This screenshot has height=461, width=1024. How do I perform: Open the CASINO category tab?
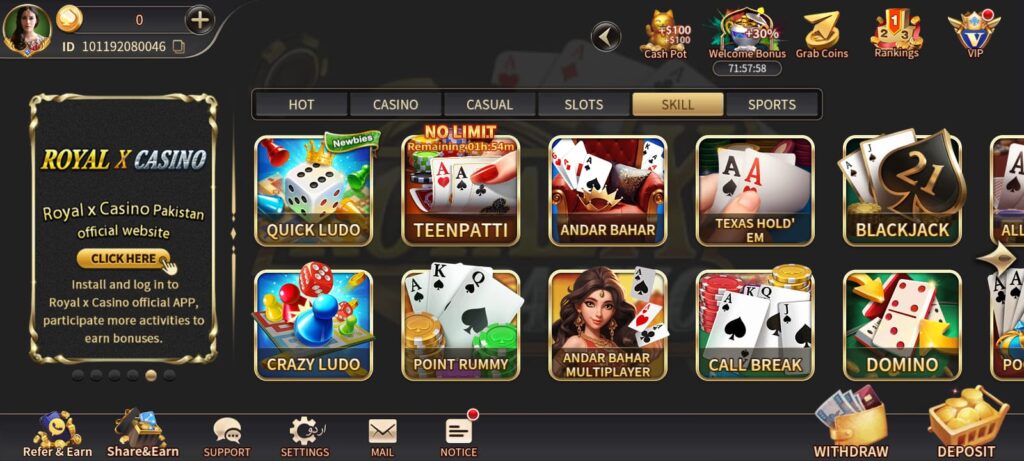click(395, 104)
